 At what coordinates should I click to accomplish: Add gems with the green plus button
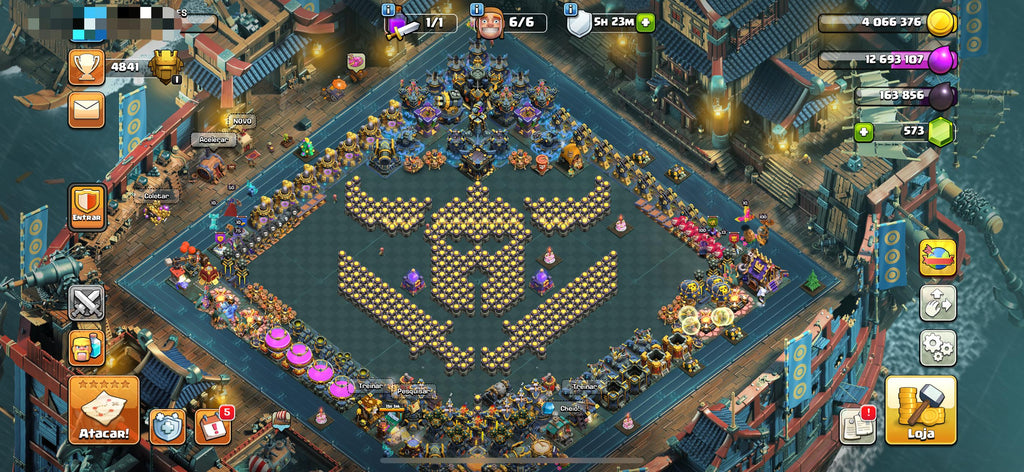(864, 131)
